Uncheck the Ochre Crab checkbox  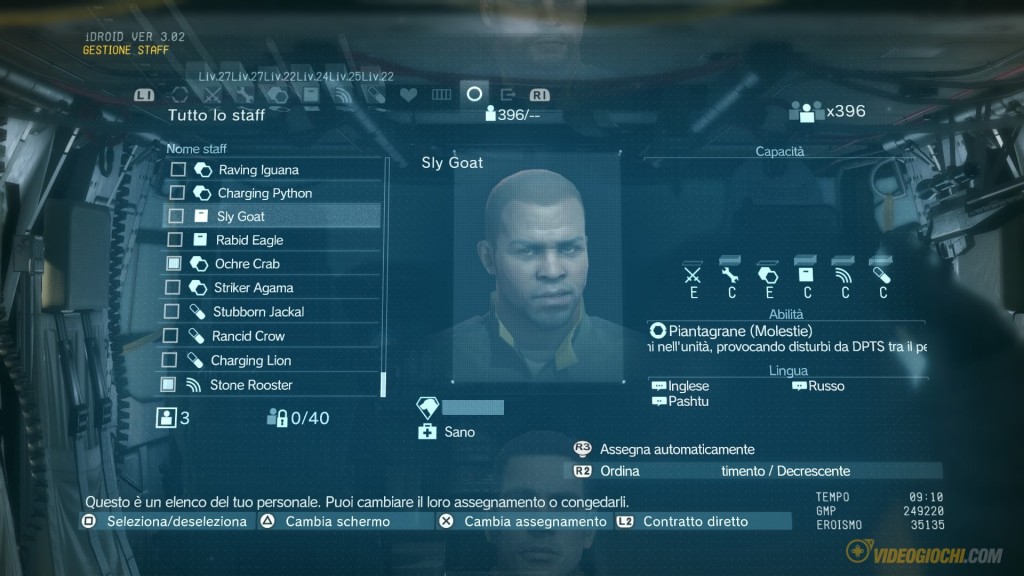click(174, 264)
